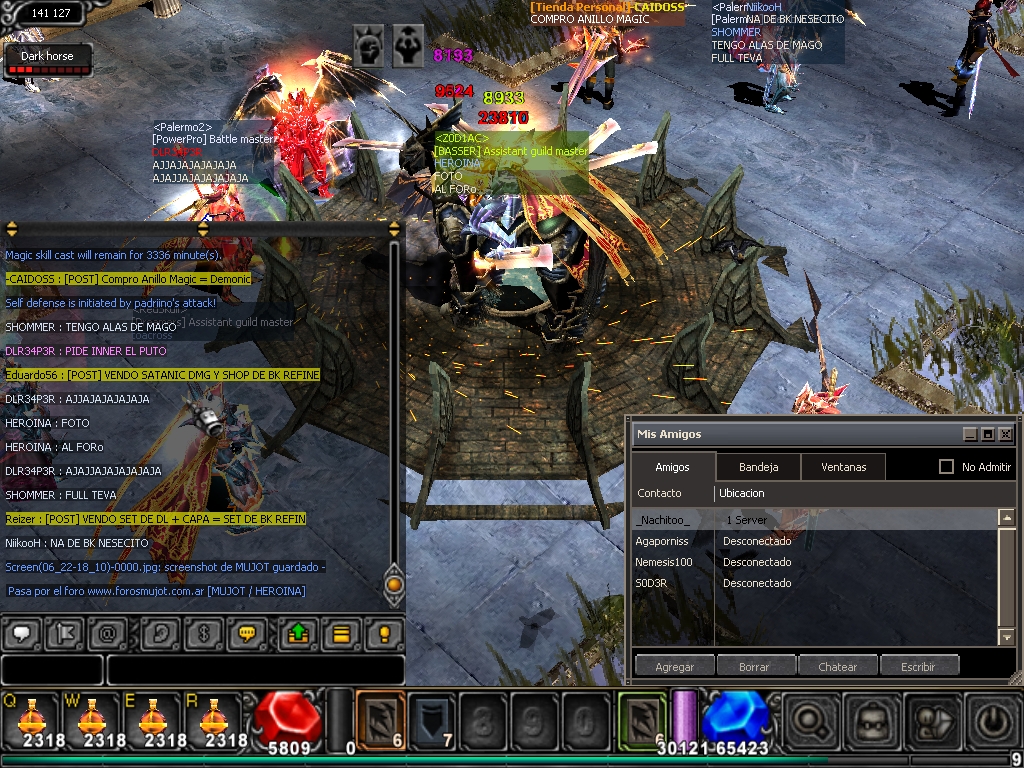Close the Mis Amigos window
Viewport: 1024px width, 768px height.
tap(1006, 435)
